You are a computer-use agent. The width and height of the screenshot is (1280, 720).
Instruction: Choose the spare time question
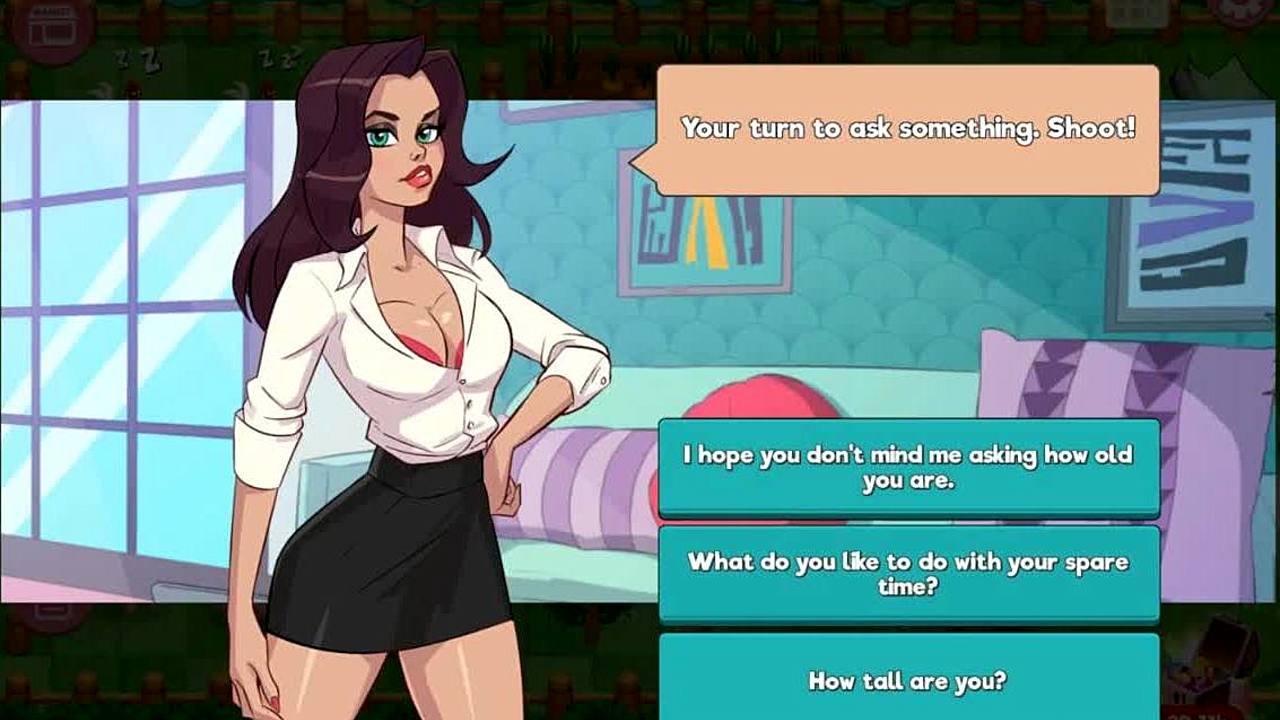[908, 574]
